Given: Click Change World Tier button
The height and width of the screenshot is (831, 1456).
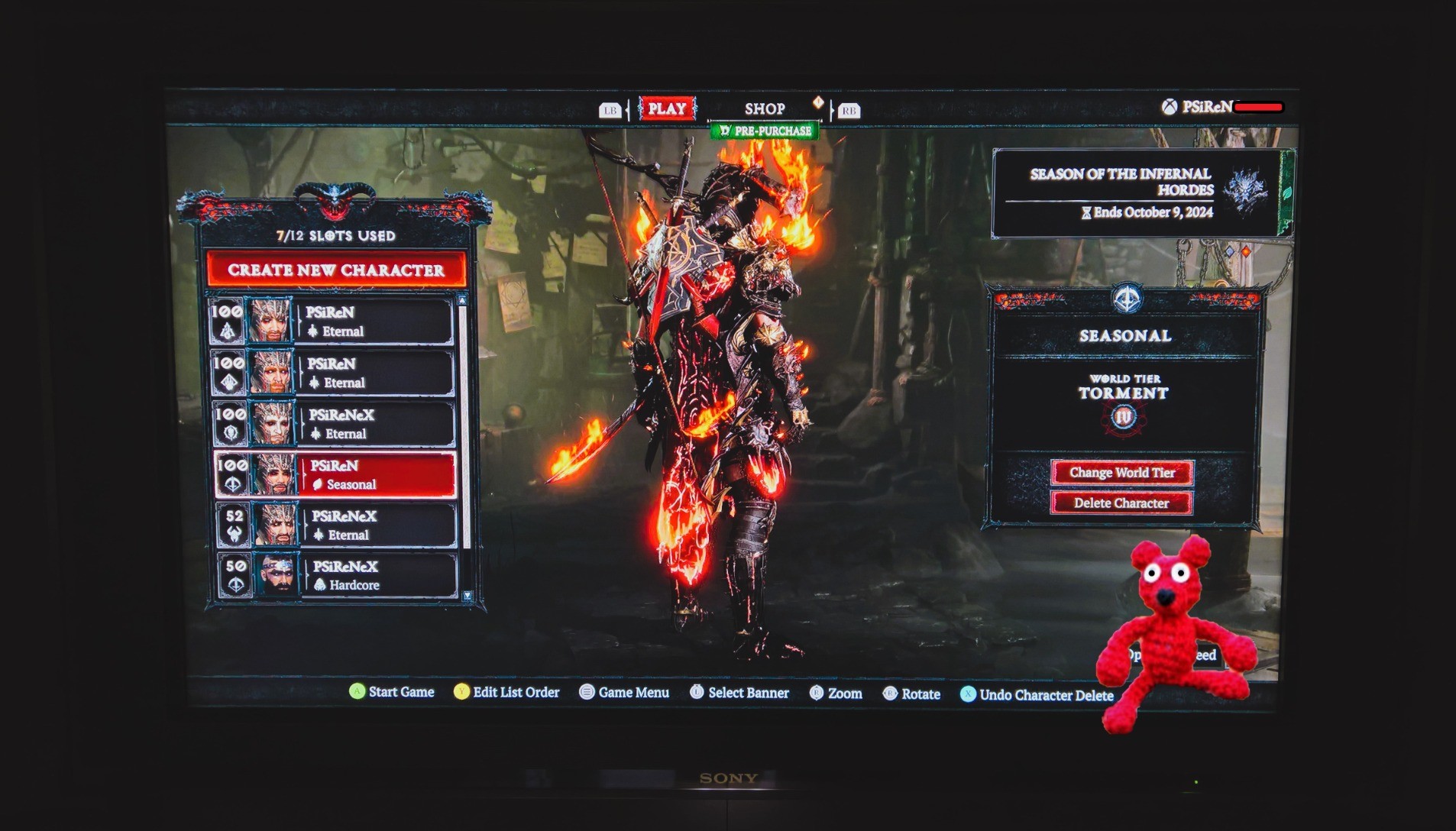Looking at the screenshot, I should click(x=1121, y=473).
